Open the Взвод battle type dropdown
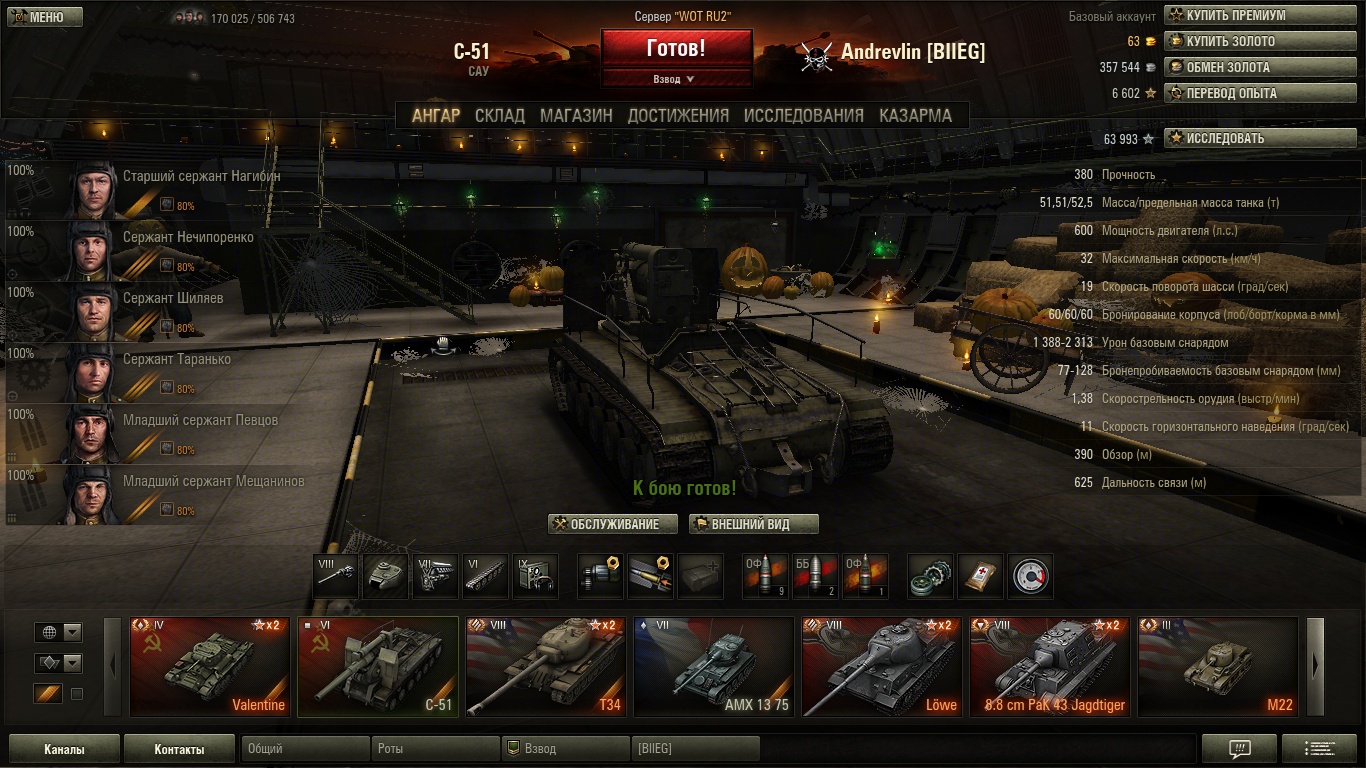 coord(676,79)
